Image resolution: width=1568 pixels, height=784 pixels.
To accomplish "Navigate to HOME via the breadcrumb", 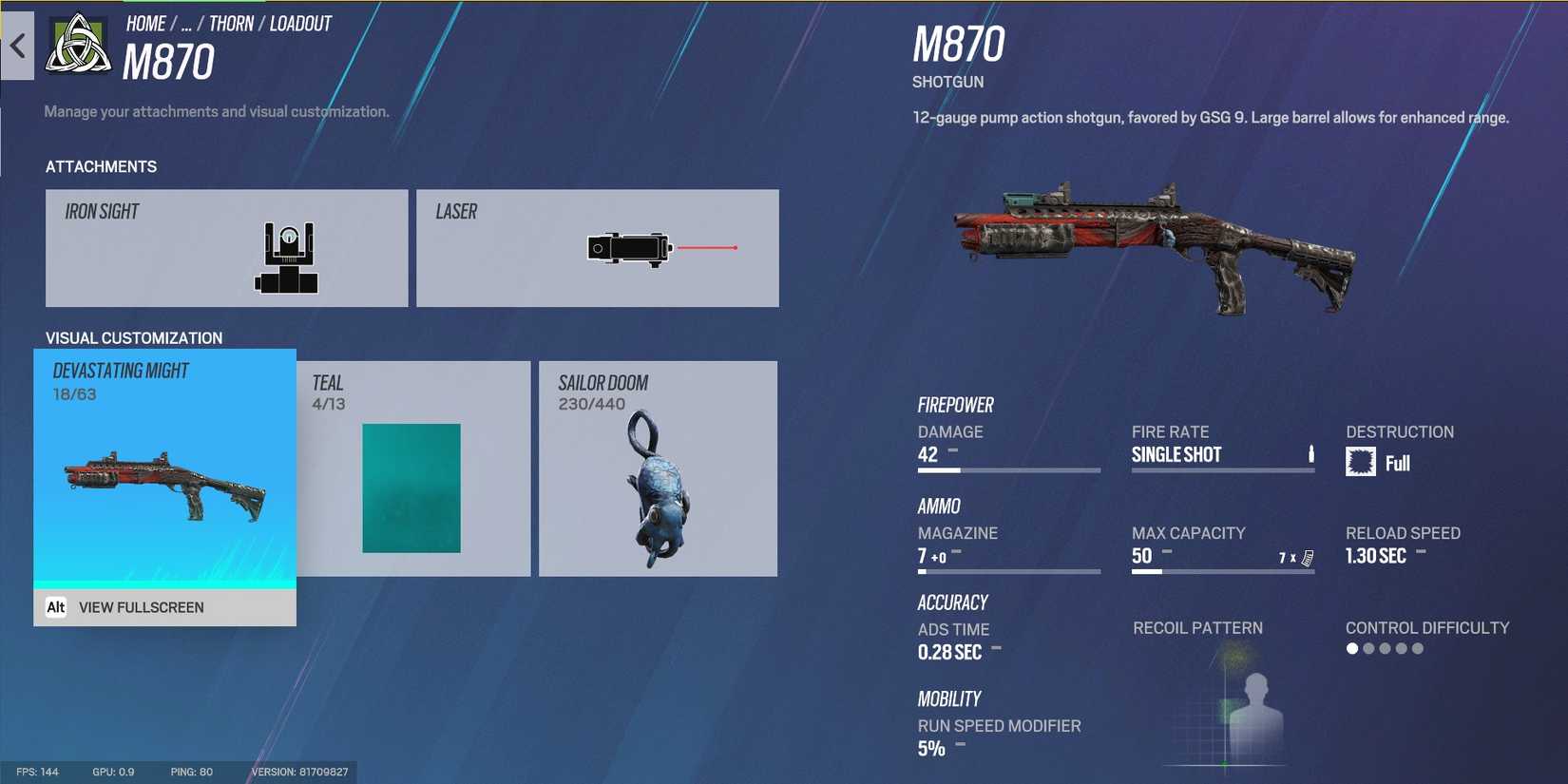I will pos(145,23).
